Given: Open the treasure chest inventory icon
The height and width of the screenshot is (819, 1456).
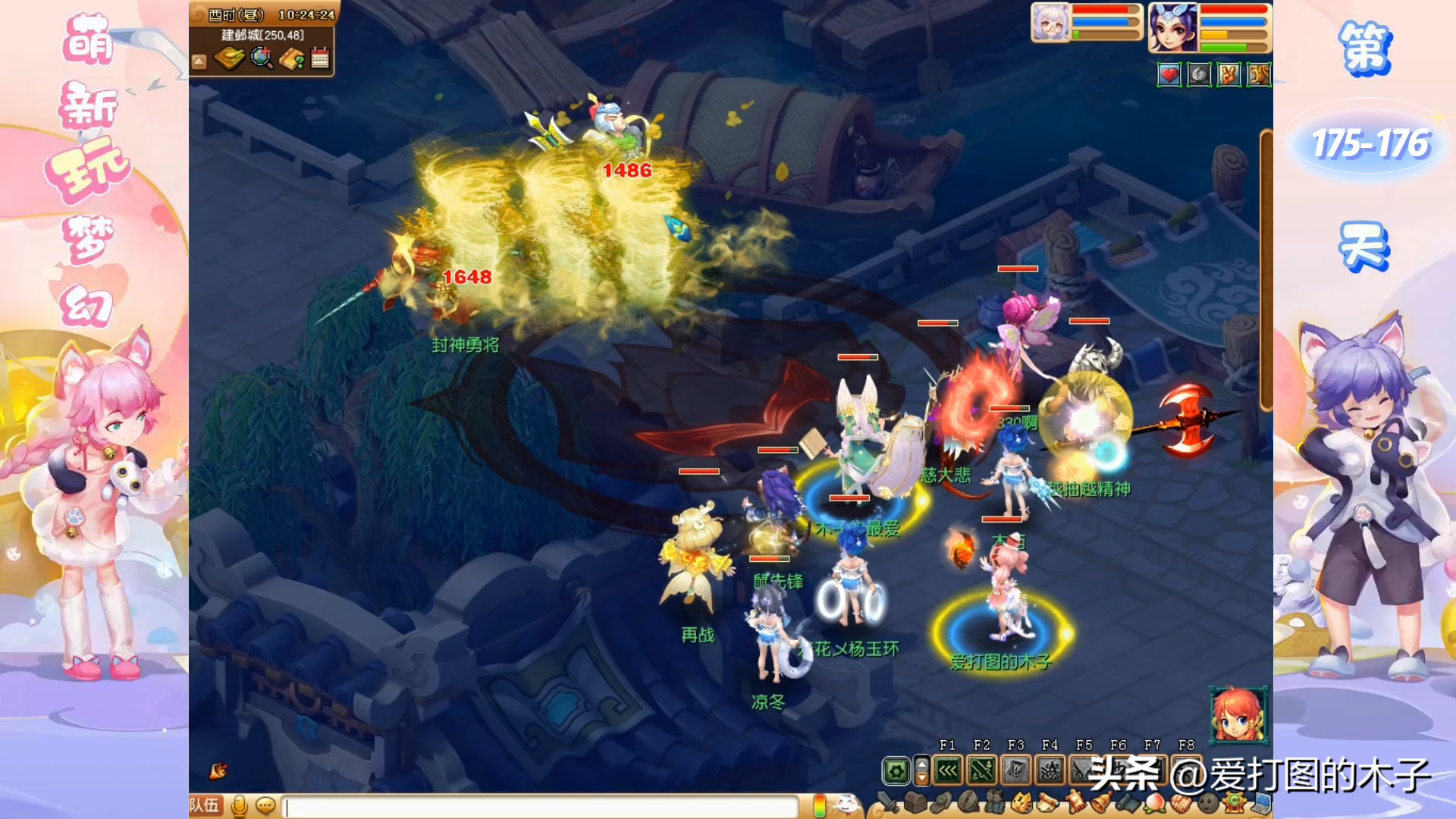Looking at the screenshot, I should (915, 802).
